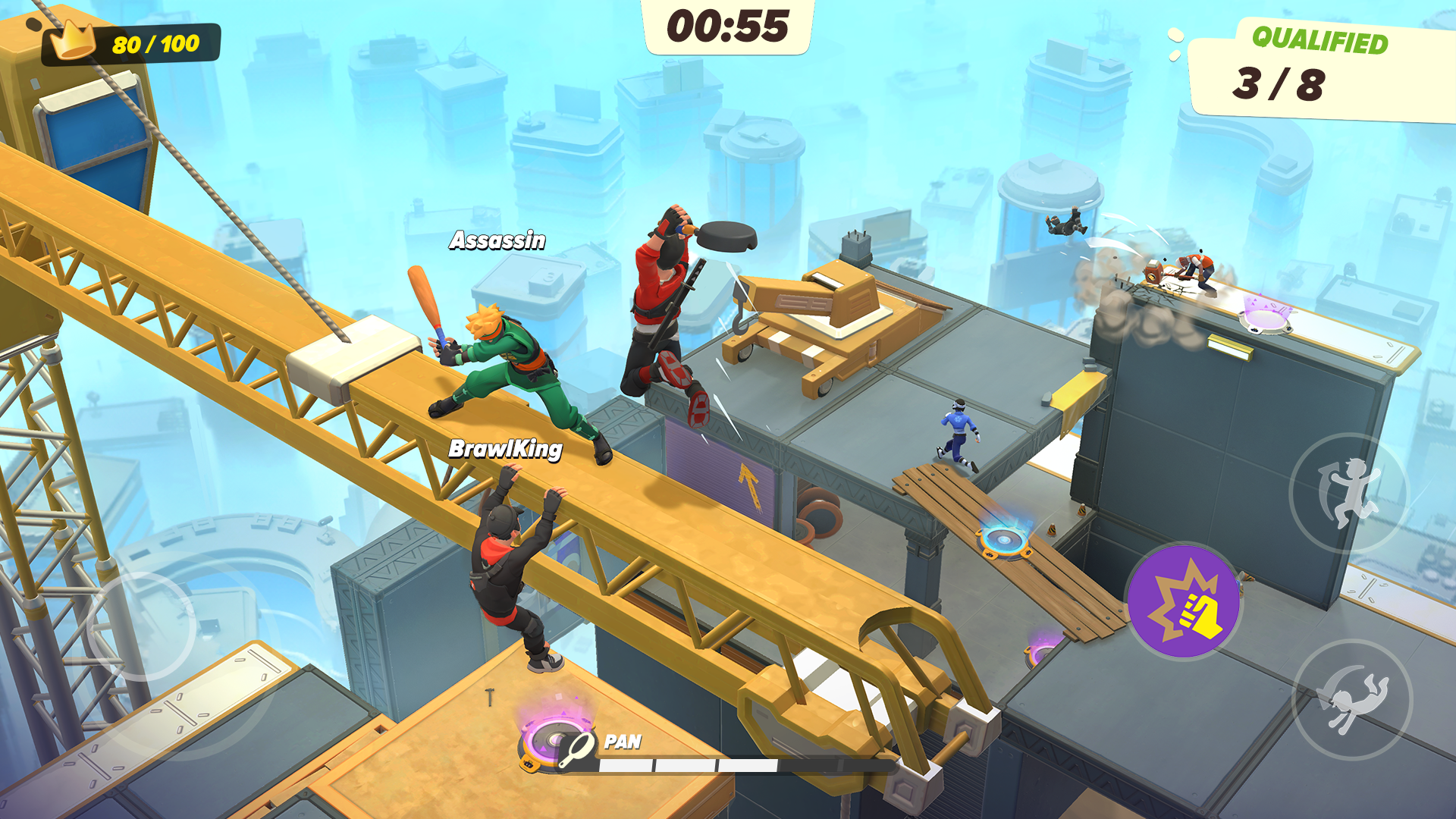This screenshot has height=819, width=1456.
Task: Tap the baseball bat held by Assassin
Action: coord(424,303)
